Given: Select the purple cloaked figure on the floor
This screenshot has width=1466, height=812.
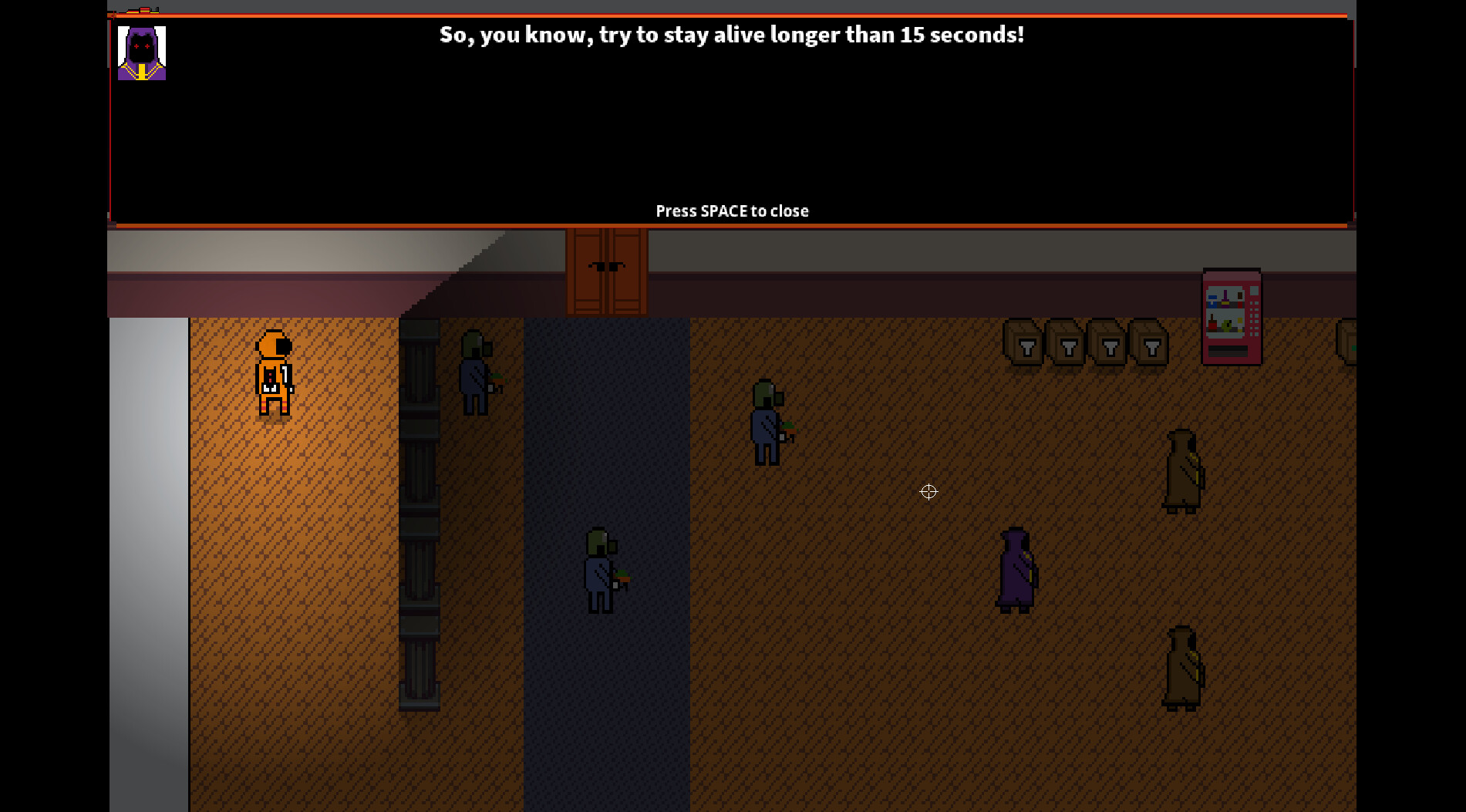Looking at the screenshot, I should (1014, 571).
